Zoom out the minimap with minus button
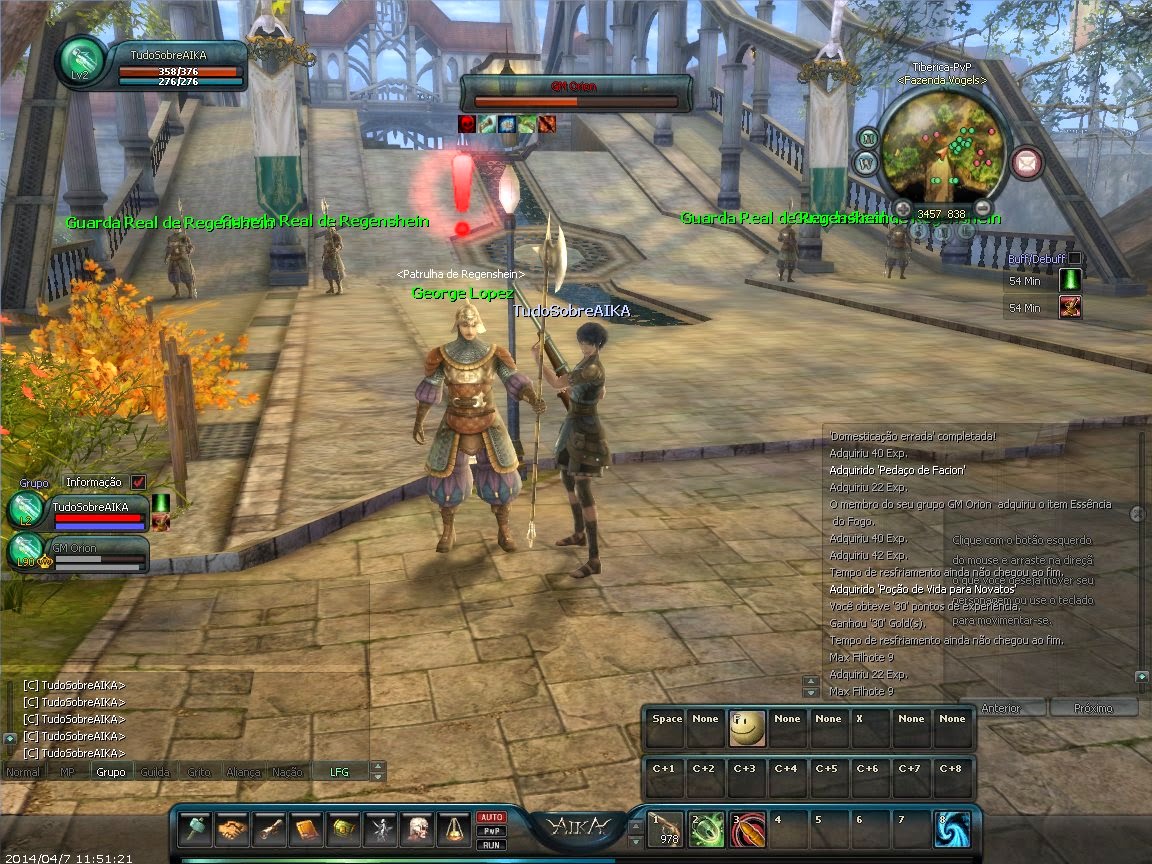This screenshot has width=1152, height=864. [x=983, y=208]
